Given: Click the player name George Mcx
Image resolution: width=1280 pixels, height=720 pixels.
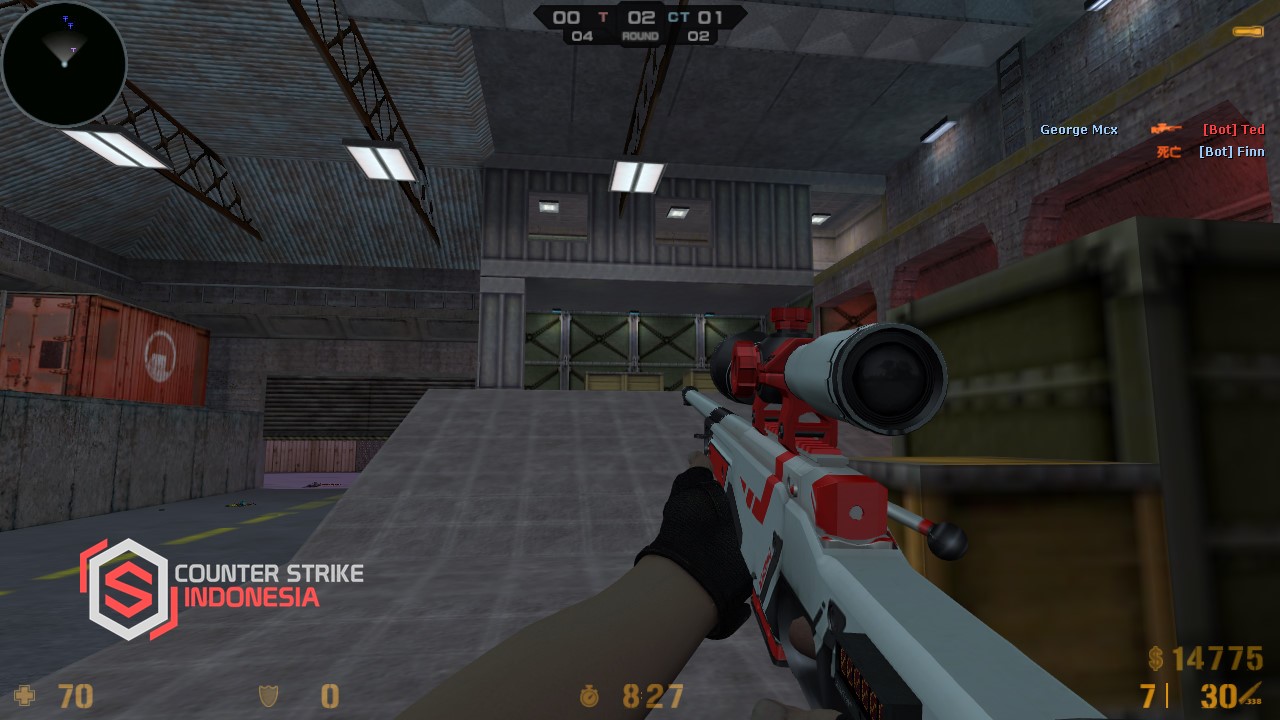Looking at the screenshot, I should [1078, 129].
